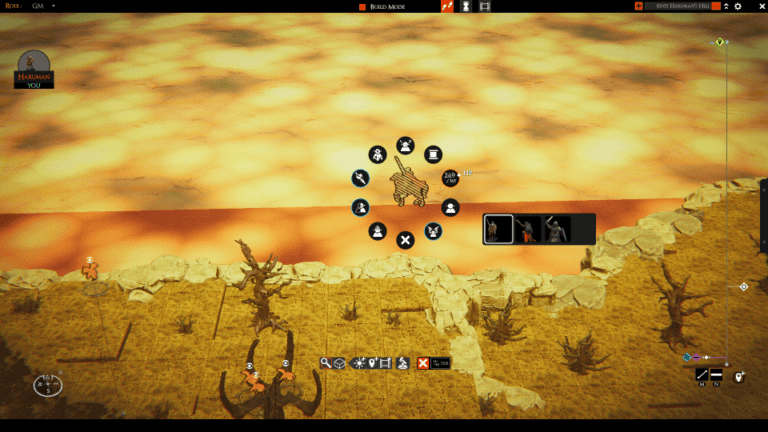Pick the fiery creature thumbnail in the morph bar
The height and width of the screenshot is (432, 768).
527,229
